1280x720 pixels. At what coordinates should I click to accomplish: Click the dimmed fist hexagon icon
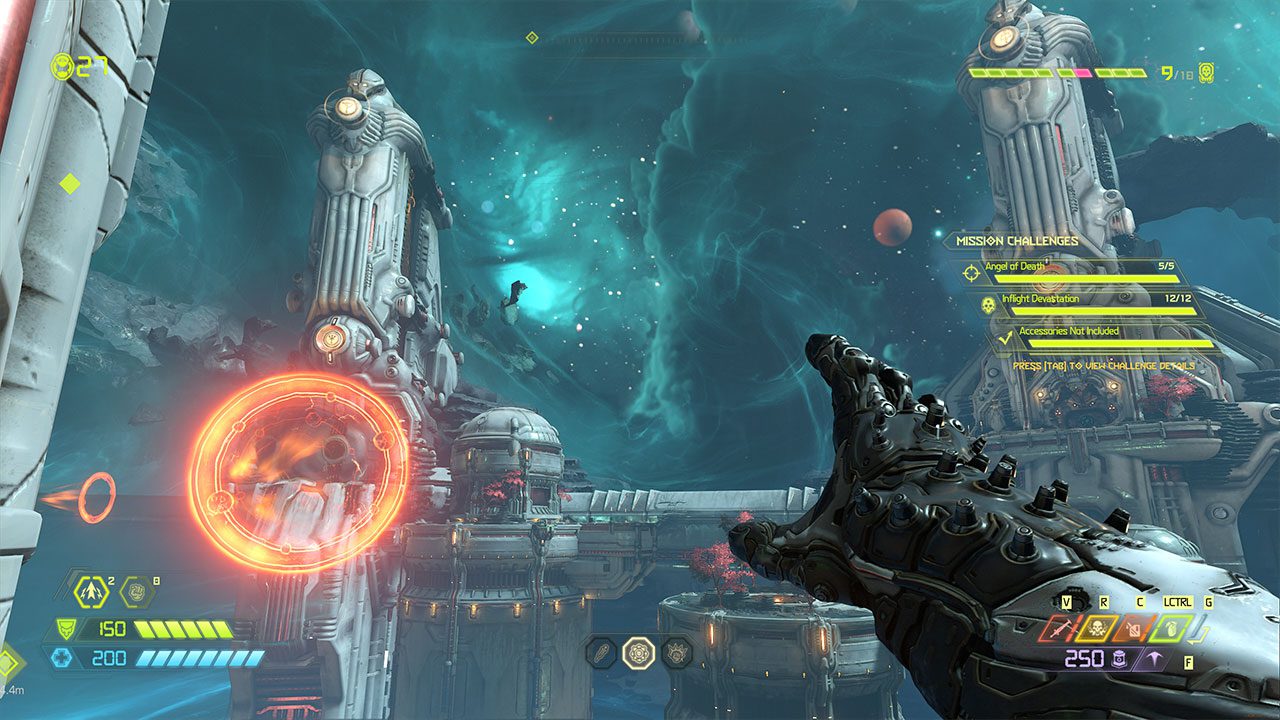136,592
